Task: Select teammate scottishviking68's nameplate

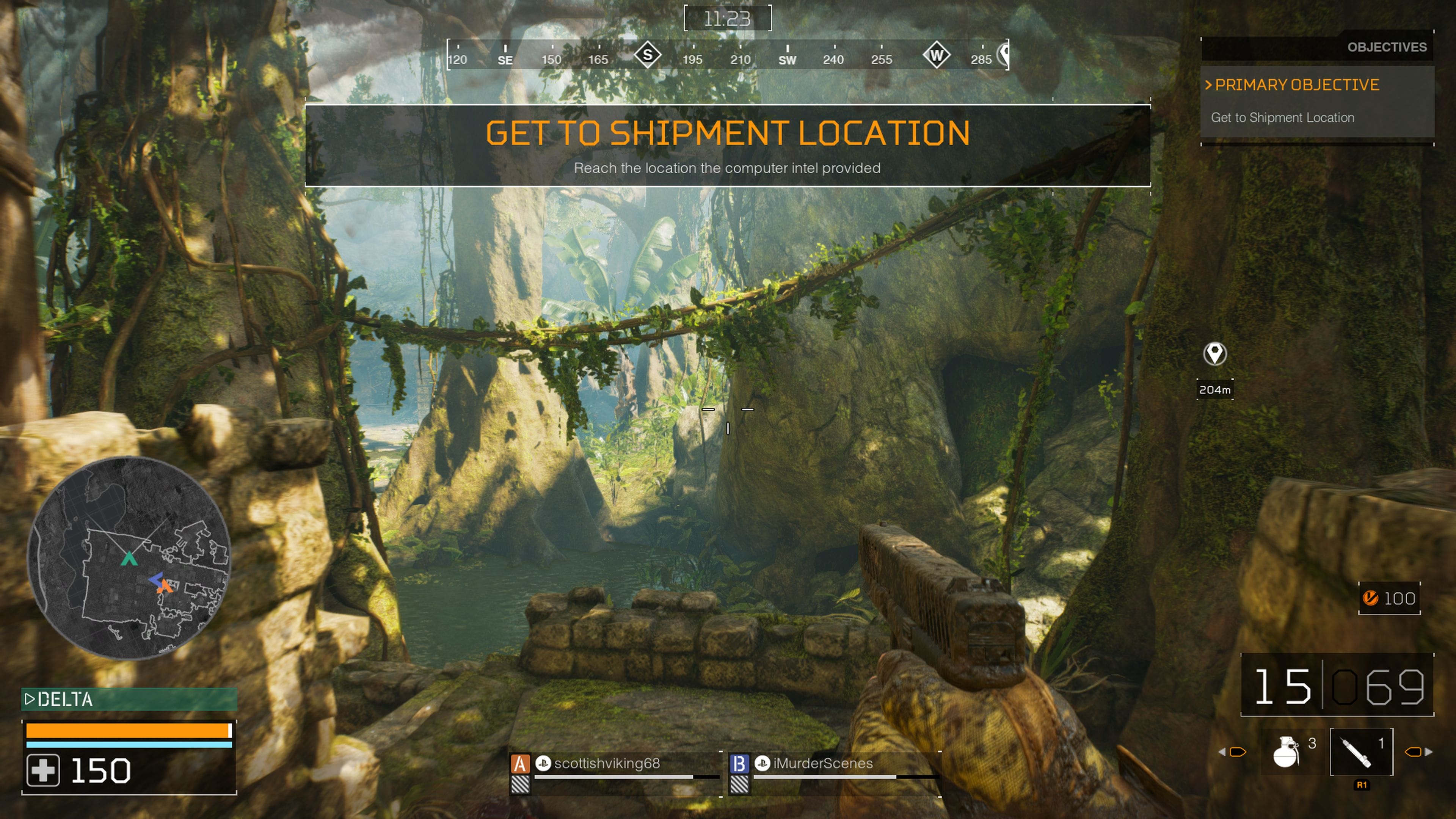Action: tap(607, 764)
